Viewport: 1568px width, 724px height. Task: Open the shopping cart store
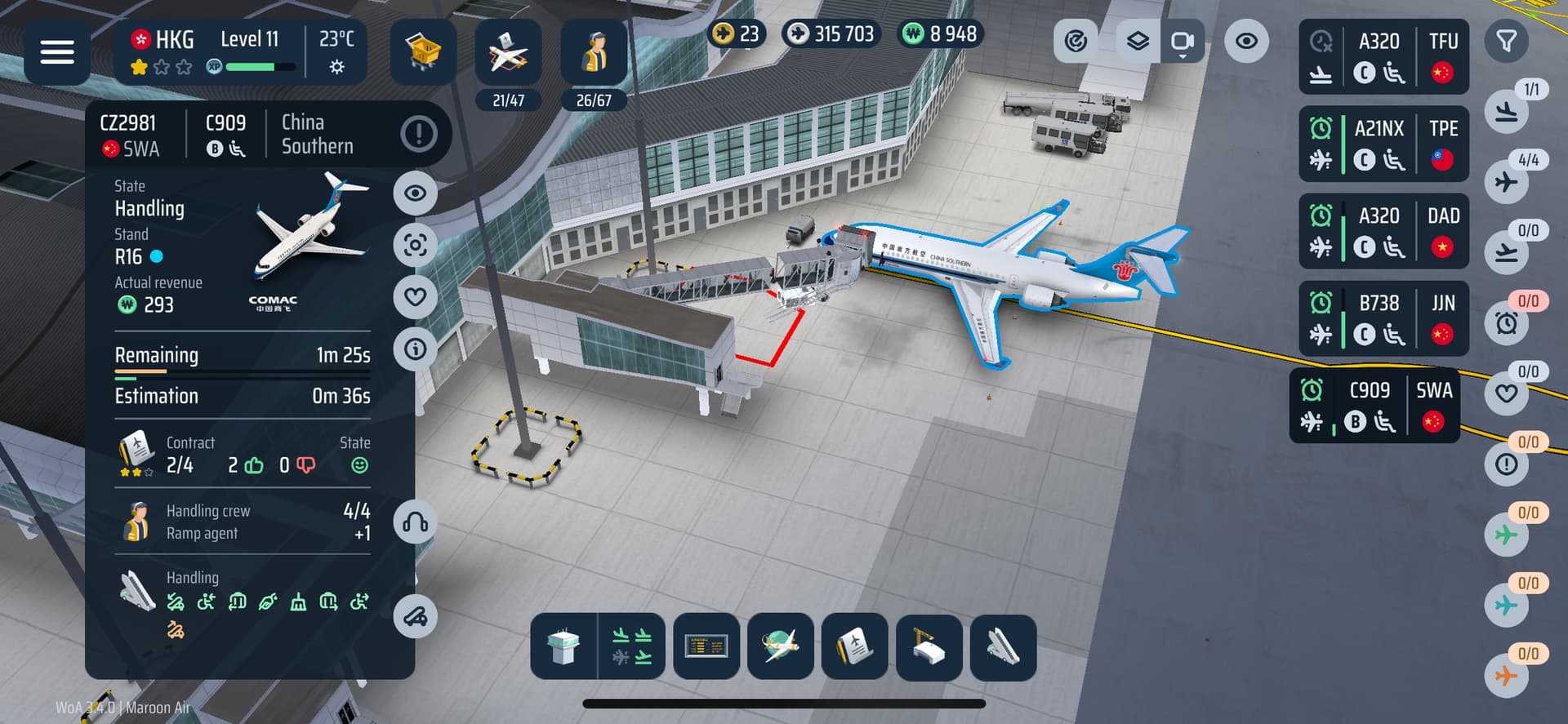(x=422, y=52)
